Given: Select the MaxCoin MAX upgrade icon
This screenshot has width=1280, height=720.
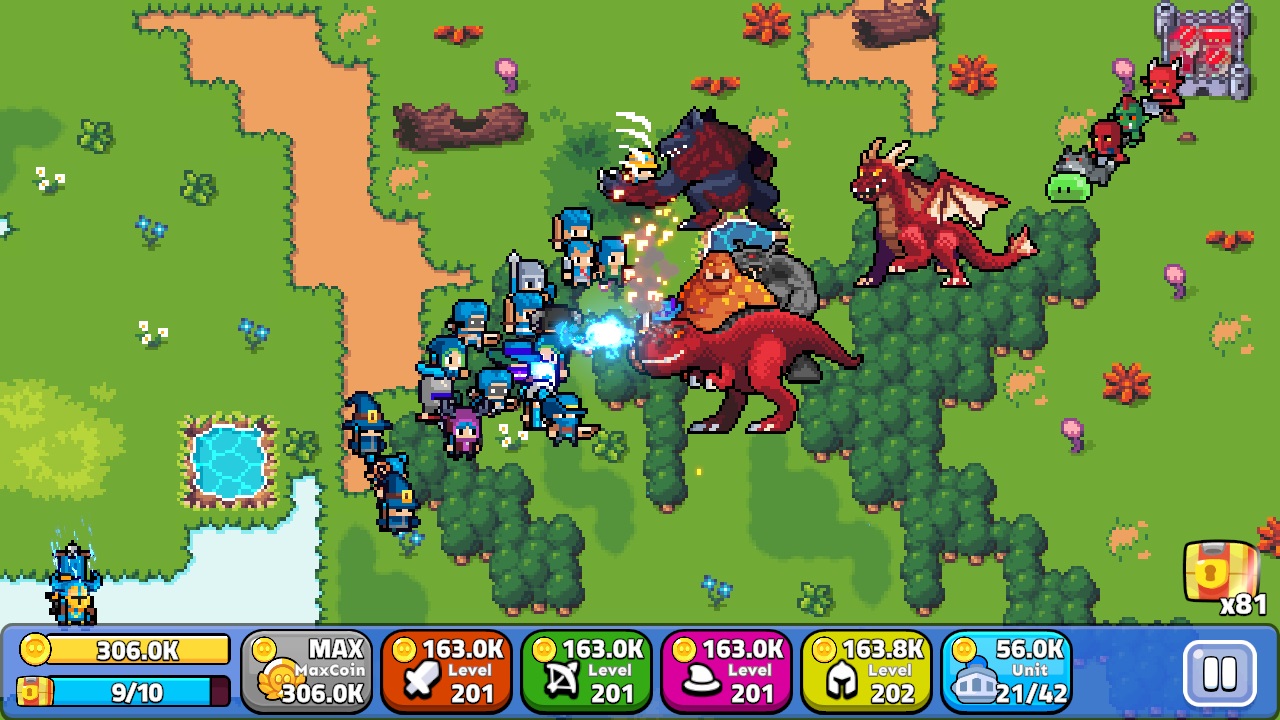Looking at the screenshot, I should pos(307,668).
